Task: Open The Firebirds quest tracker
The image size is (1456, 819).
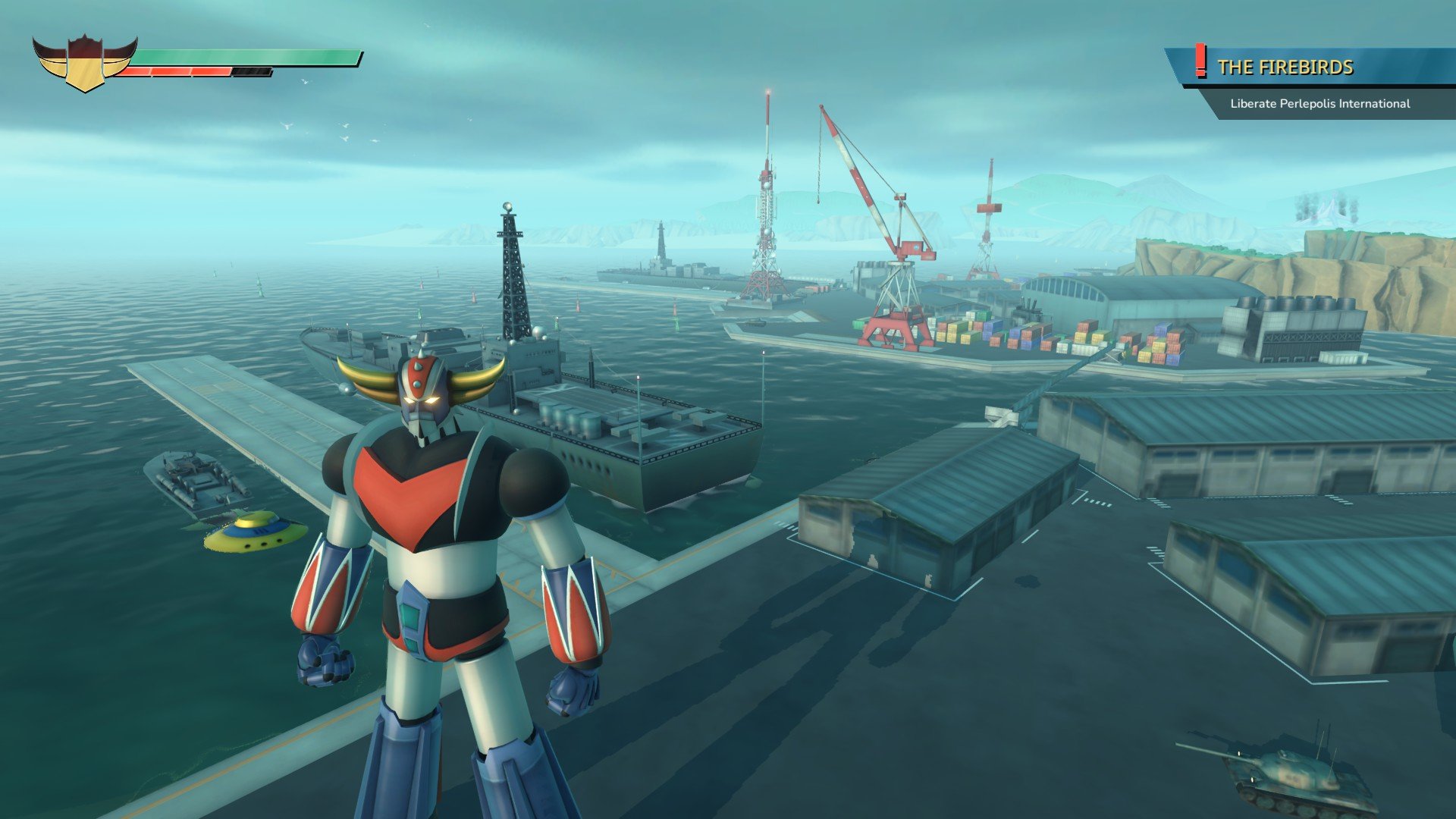Action: point(1285,67)
